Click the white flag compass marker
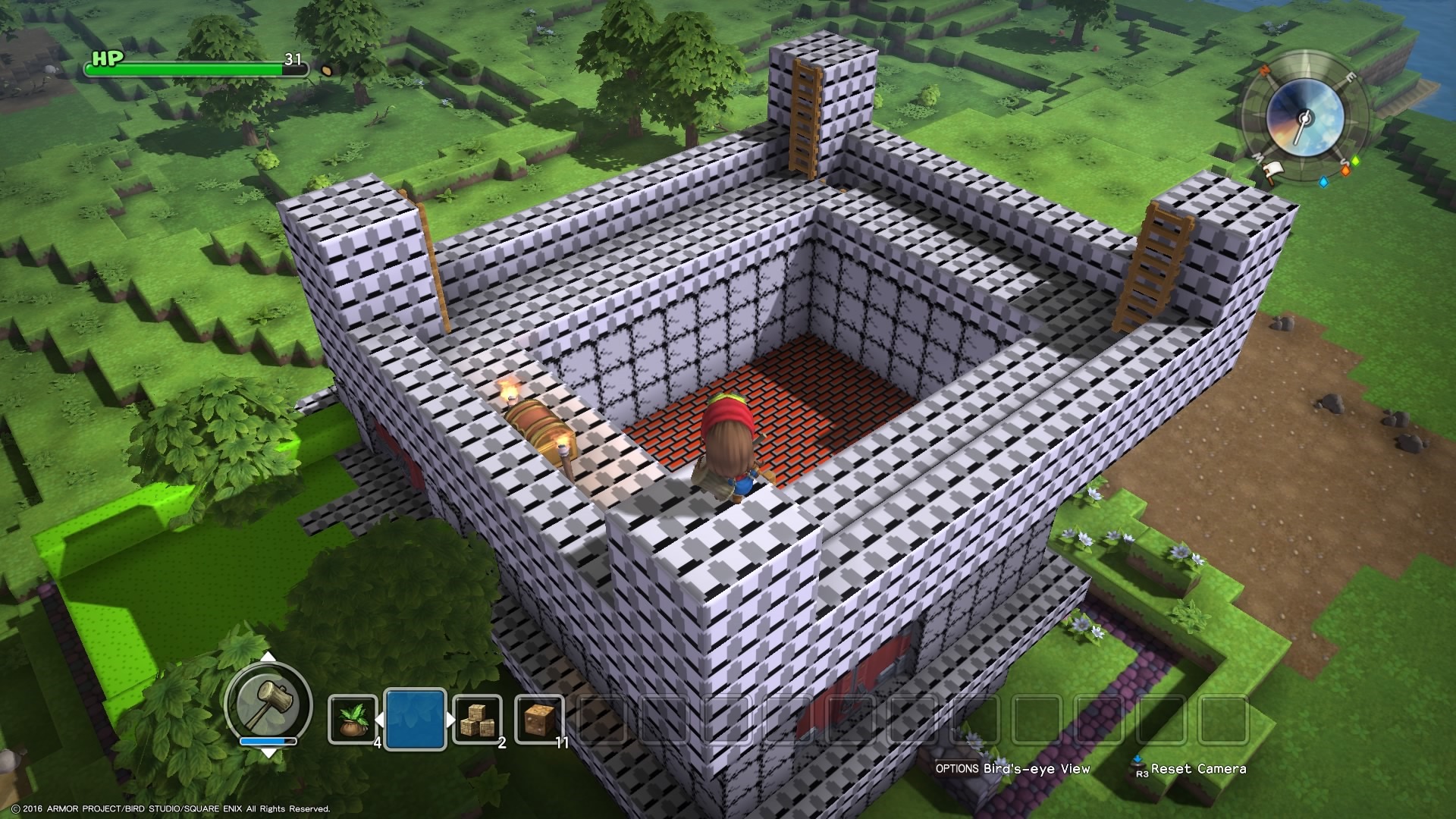The width and height of the screenshot is (1456, 819). pyautogui.click(x=1276, y=170)
